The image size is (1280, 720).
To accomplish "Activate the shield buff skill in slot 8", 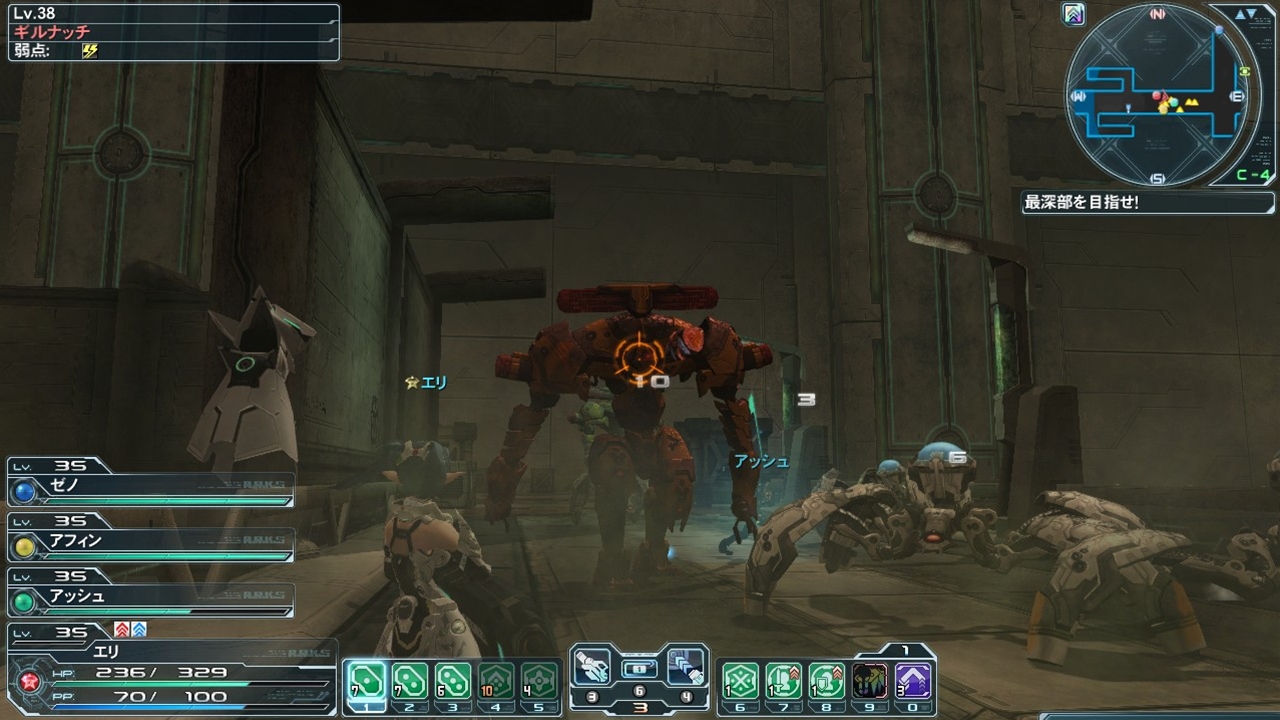I will click(x=827, y=681).
